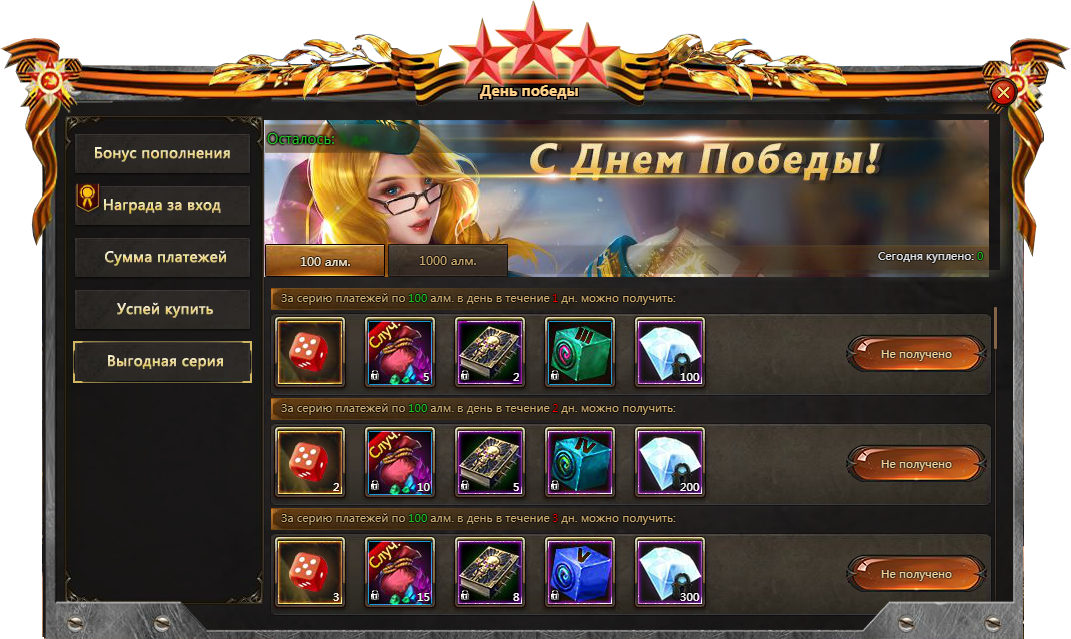Screen dimensions: 1071x639
Task: Select the diamond reward with quantity 200
Action: 670,462
